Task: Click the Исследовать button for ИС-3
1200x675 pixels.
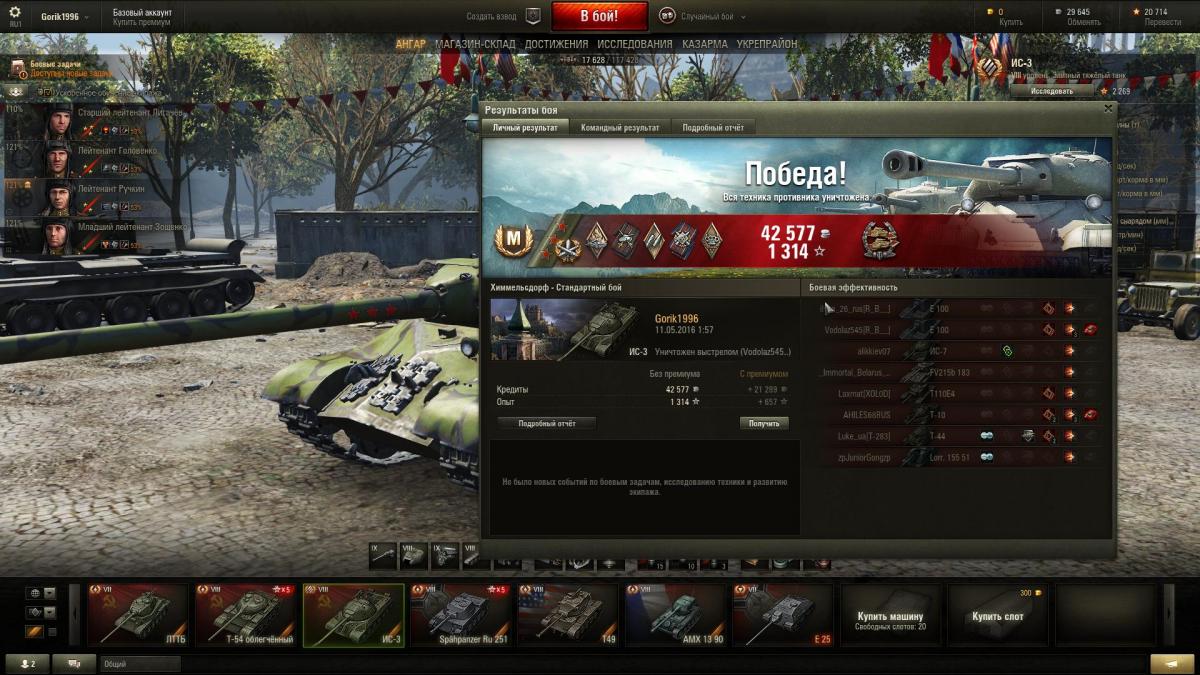Action: 1052,91
